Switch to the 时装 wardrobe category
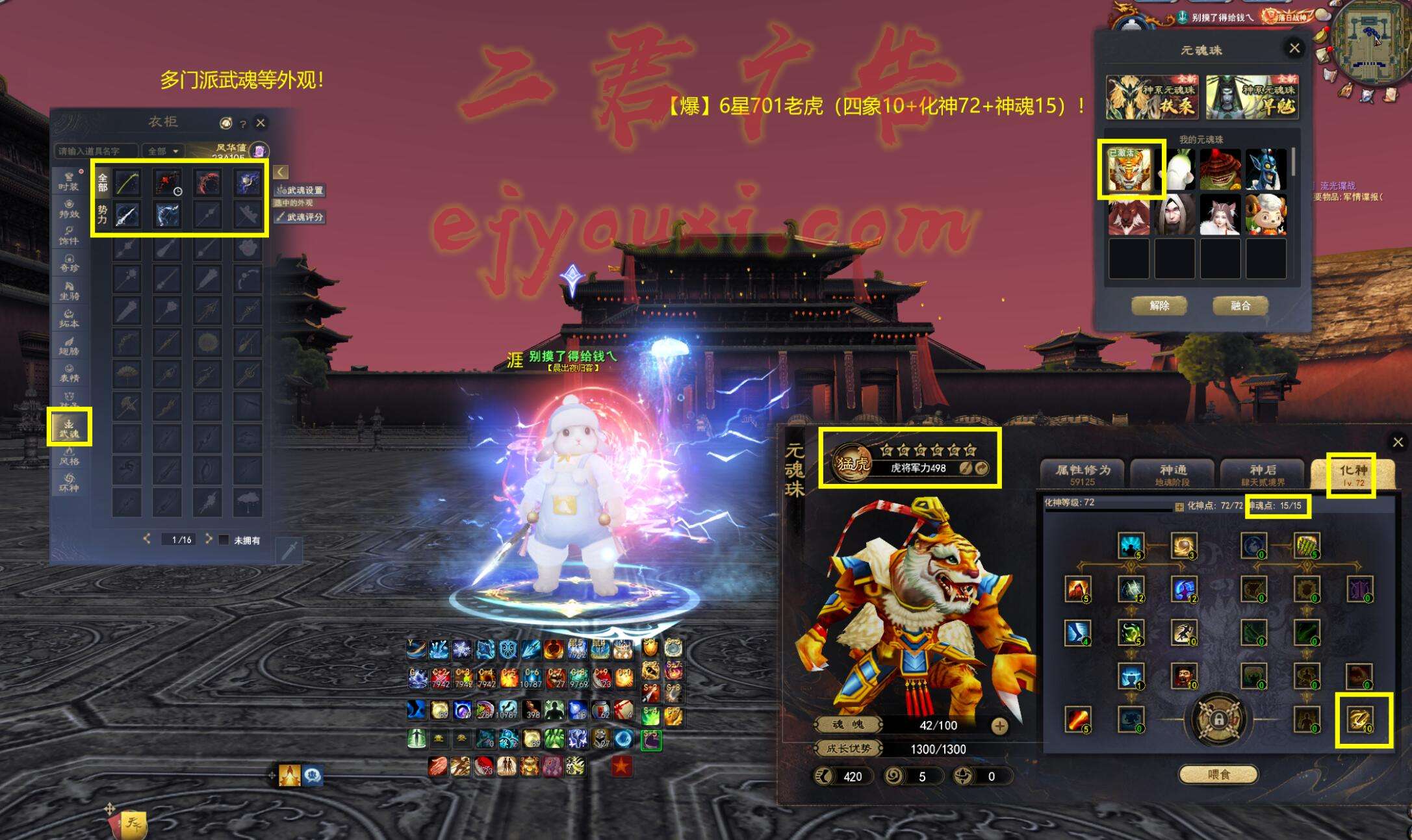This screenshot has height=840, width=1412. (69, 181)
